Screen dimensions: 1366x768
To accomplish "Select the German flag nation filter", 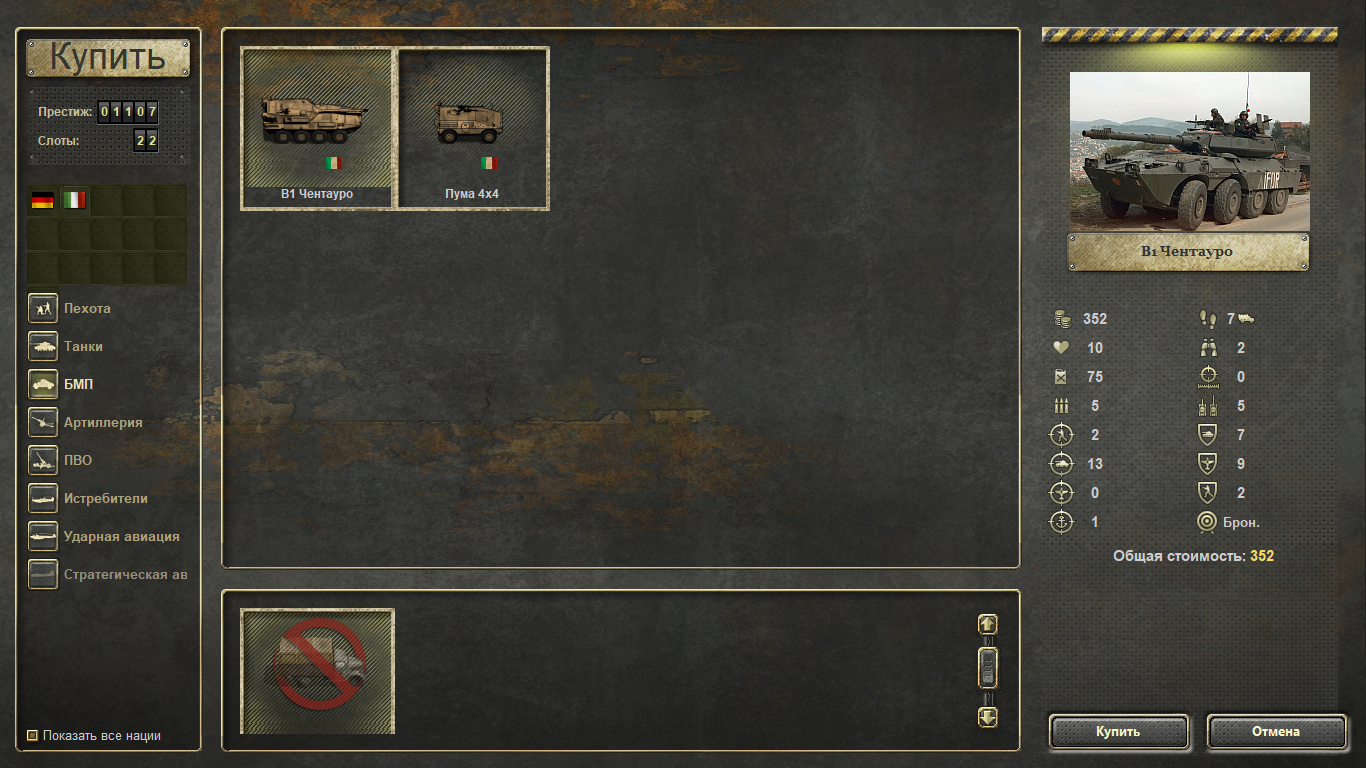I will click(42, 200).
